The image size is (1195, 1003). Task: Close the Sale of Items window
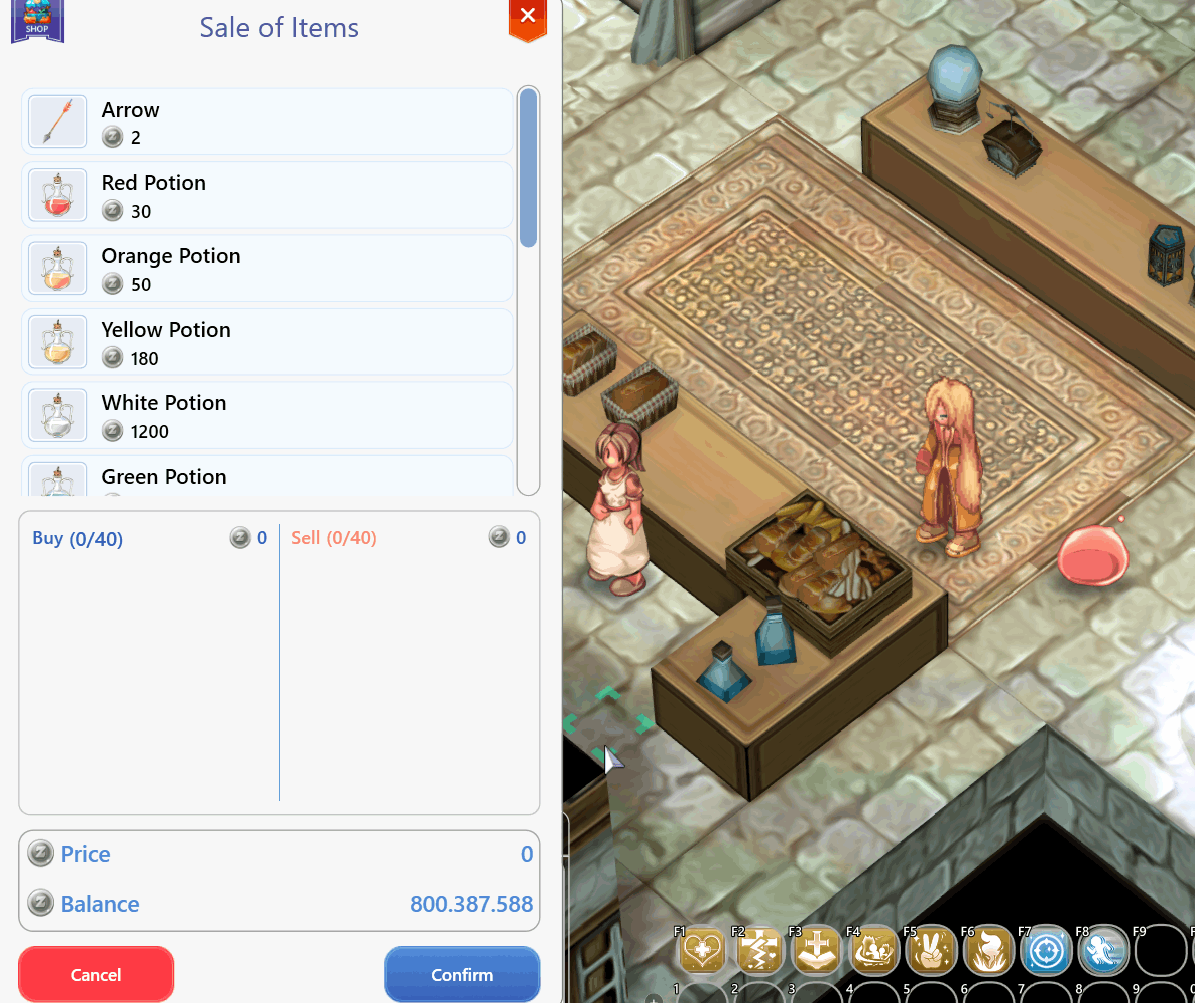pyautogui.click(x=528, y=17)
